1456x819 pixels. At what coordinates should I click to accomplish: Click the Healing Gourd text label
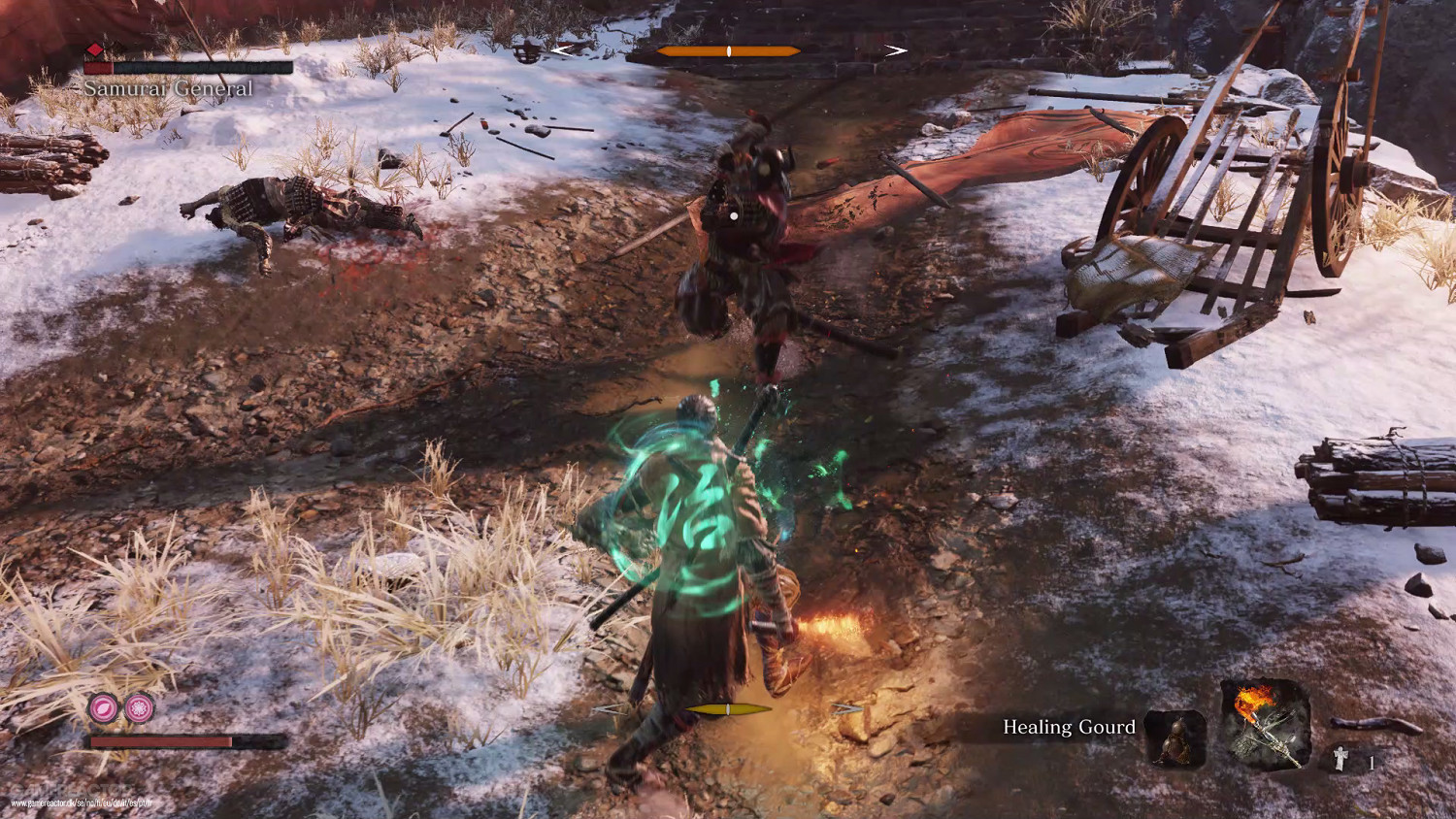click(x=1068, y=727)
